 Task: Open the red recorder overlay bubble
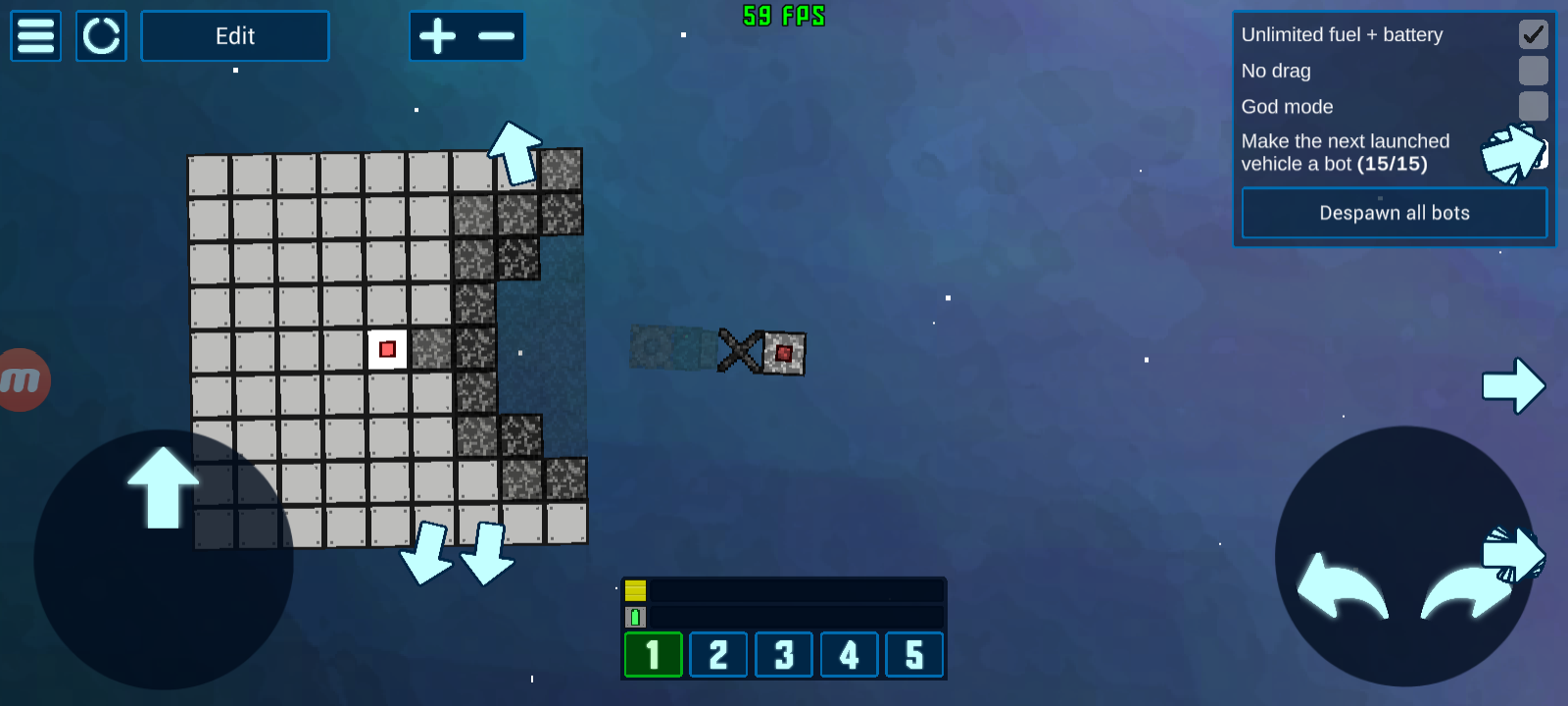click(x=22, y=379)
